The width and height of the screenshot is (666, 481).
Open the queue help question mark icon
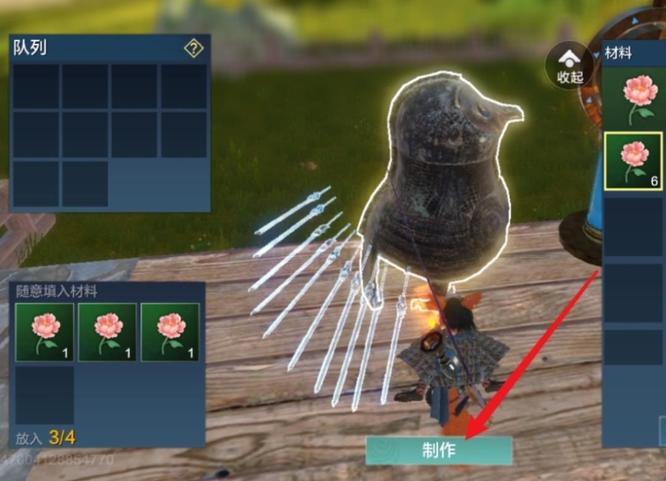click(194, 48)
